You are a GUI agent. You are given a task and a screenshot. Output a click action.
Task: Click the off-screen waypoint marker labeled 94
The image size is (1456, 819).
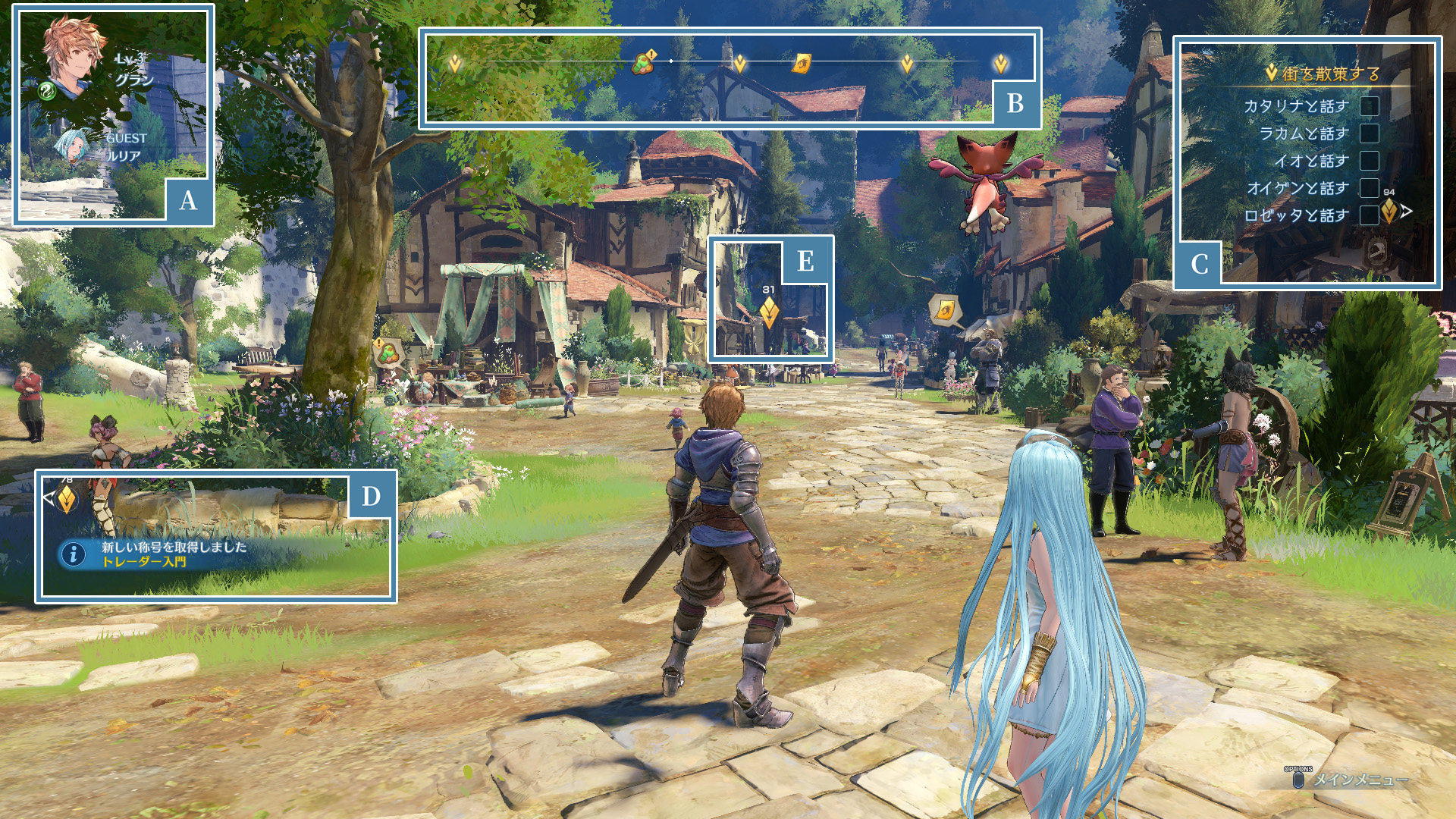pyautogui.click(x=1389, y=211)
